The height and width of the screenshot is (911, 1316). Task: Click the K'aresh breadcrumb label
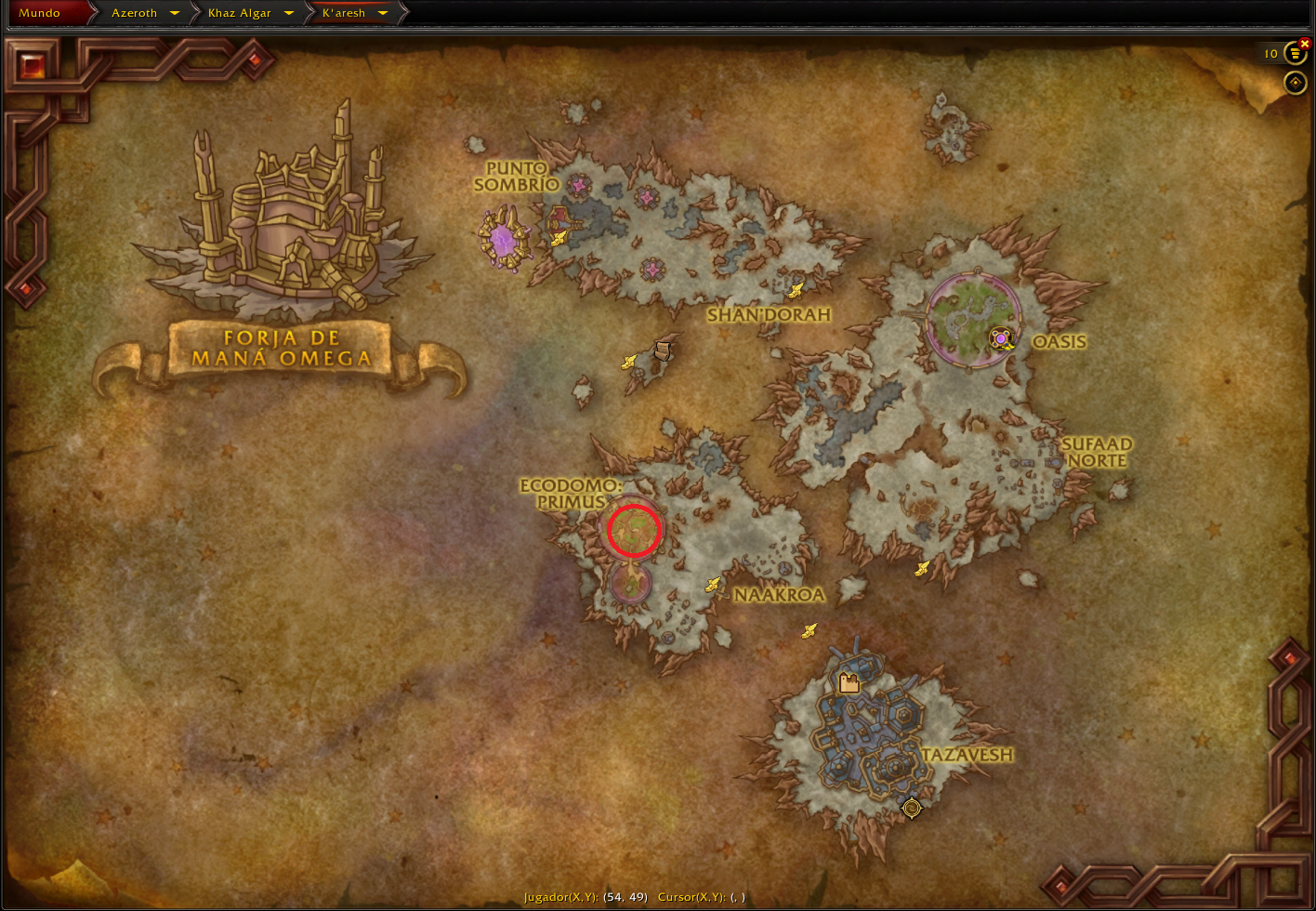344,13
